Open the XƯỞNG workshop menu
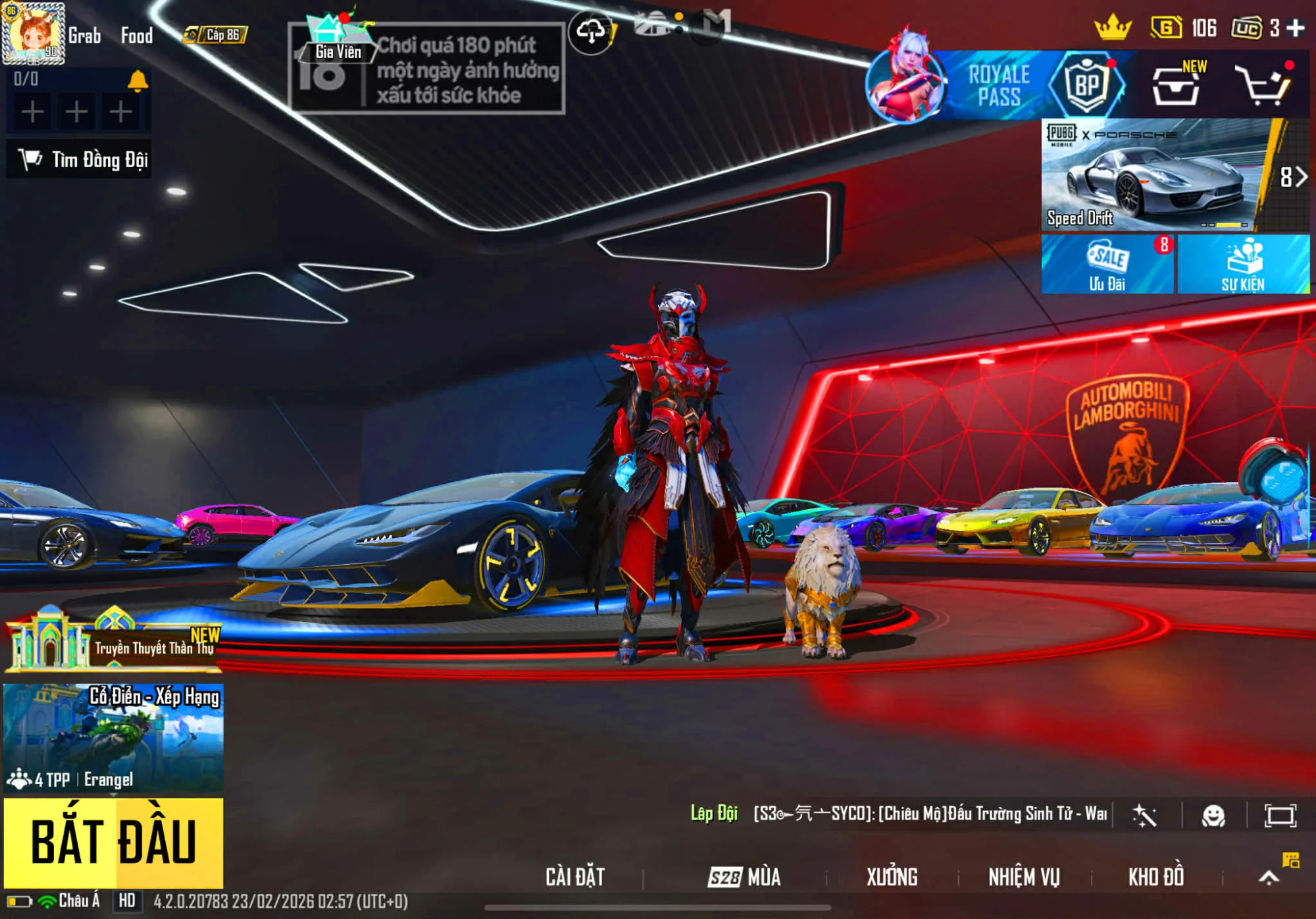Viewport: 1316px width, 919px height. (x=892, y=877)
